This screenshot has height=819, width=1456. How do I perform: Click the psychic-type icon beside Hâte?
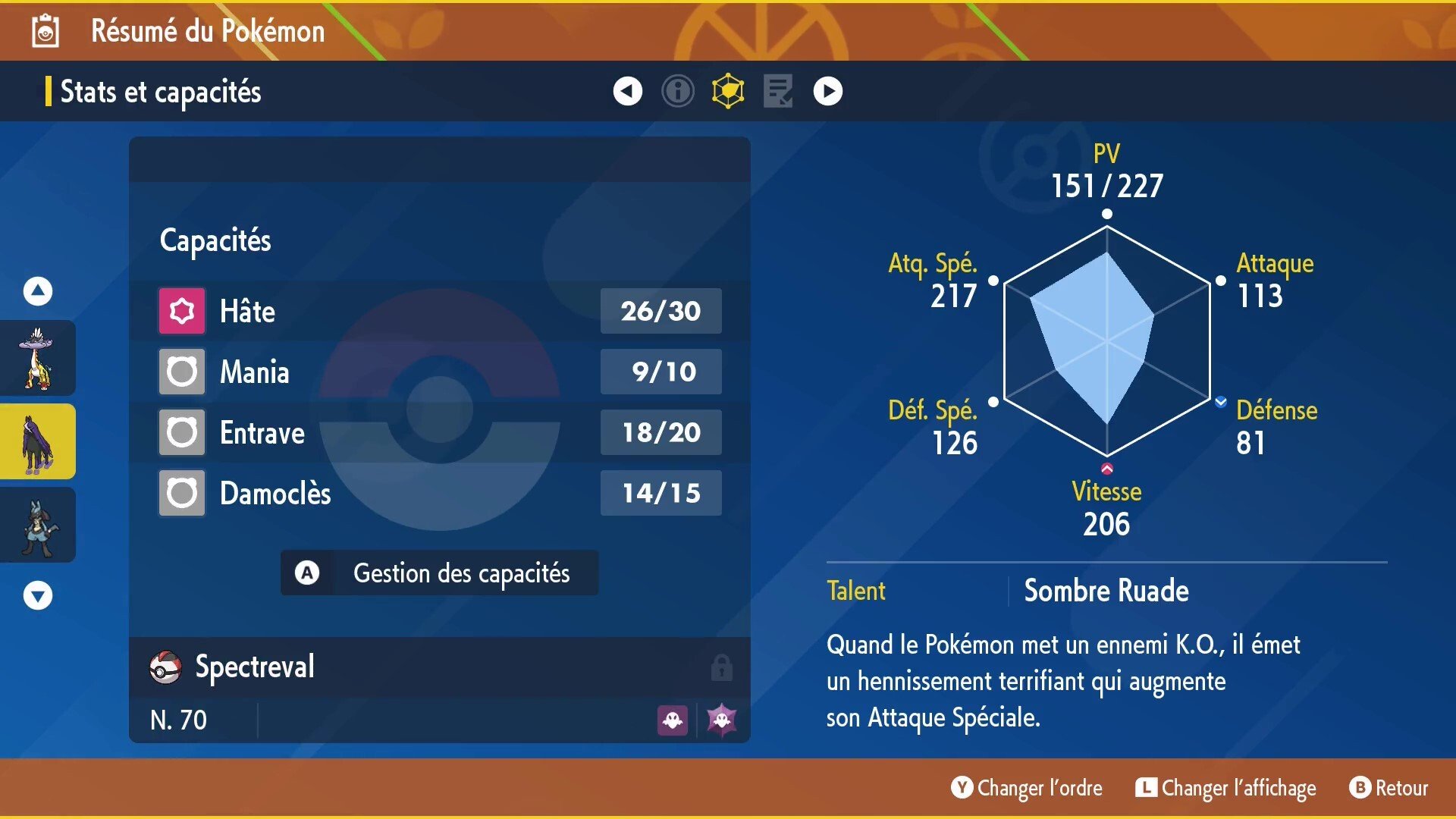pos(180,310)
